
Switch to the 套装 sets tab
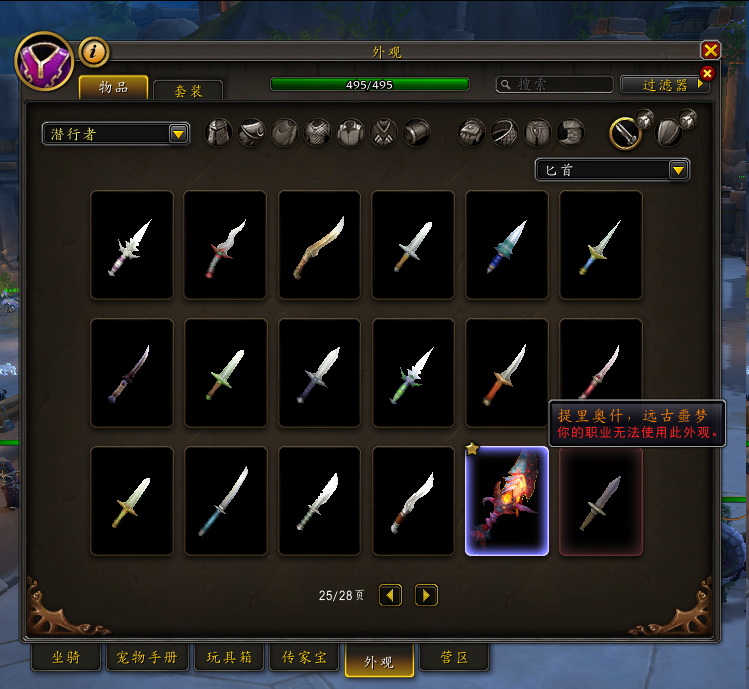click(188, 91)
